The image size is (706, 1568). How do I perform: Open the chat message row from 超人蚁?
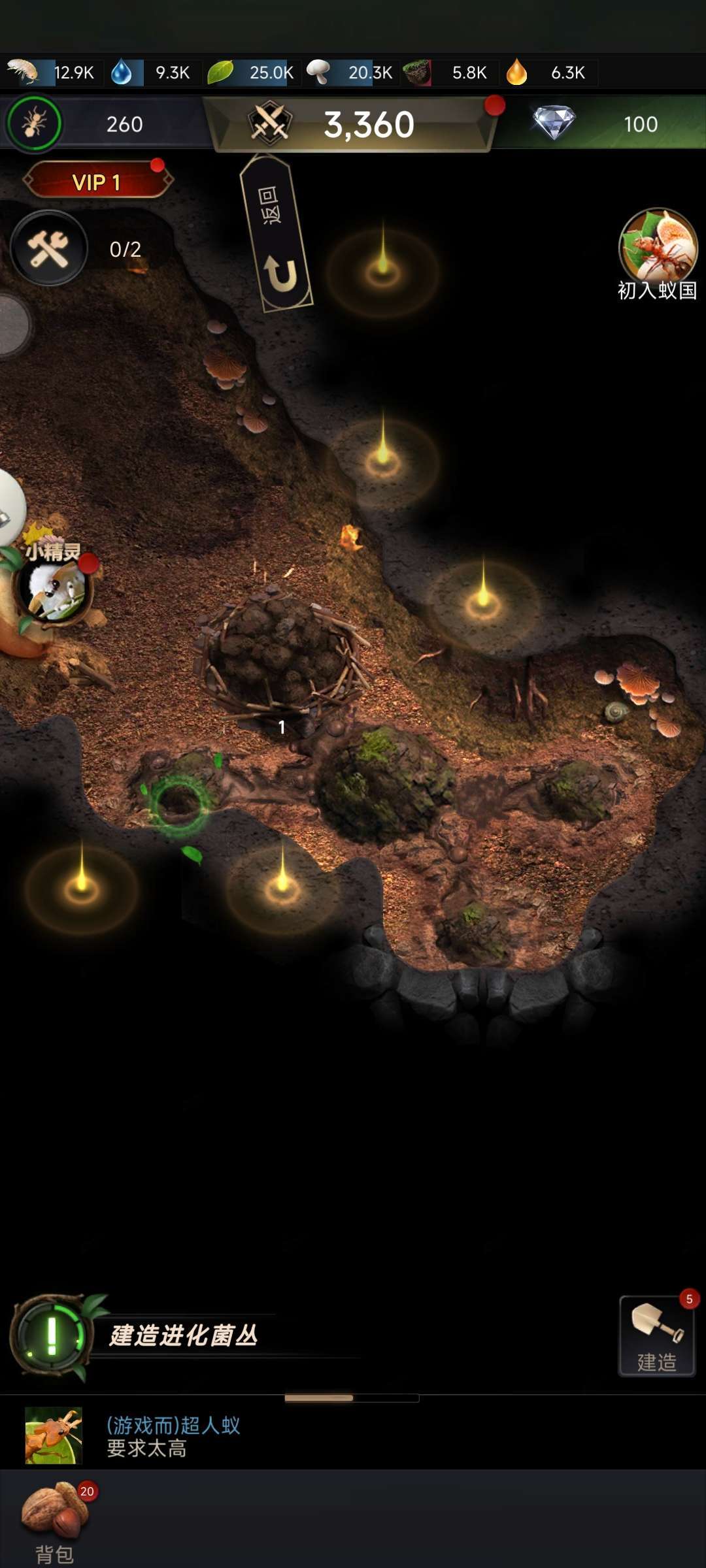(x=173, y=1436)
